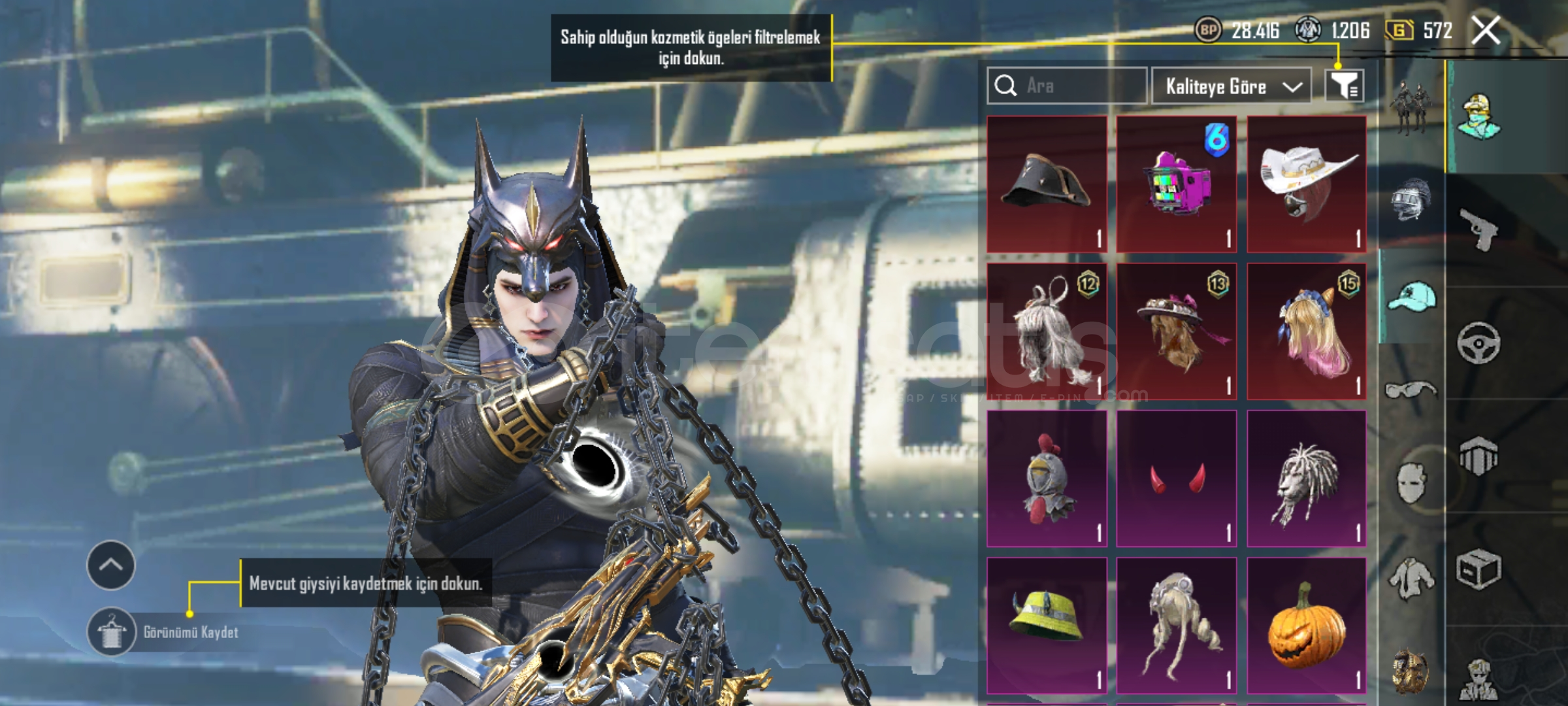
Task: Equip the red devil horns
Action: (1176, 479)
